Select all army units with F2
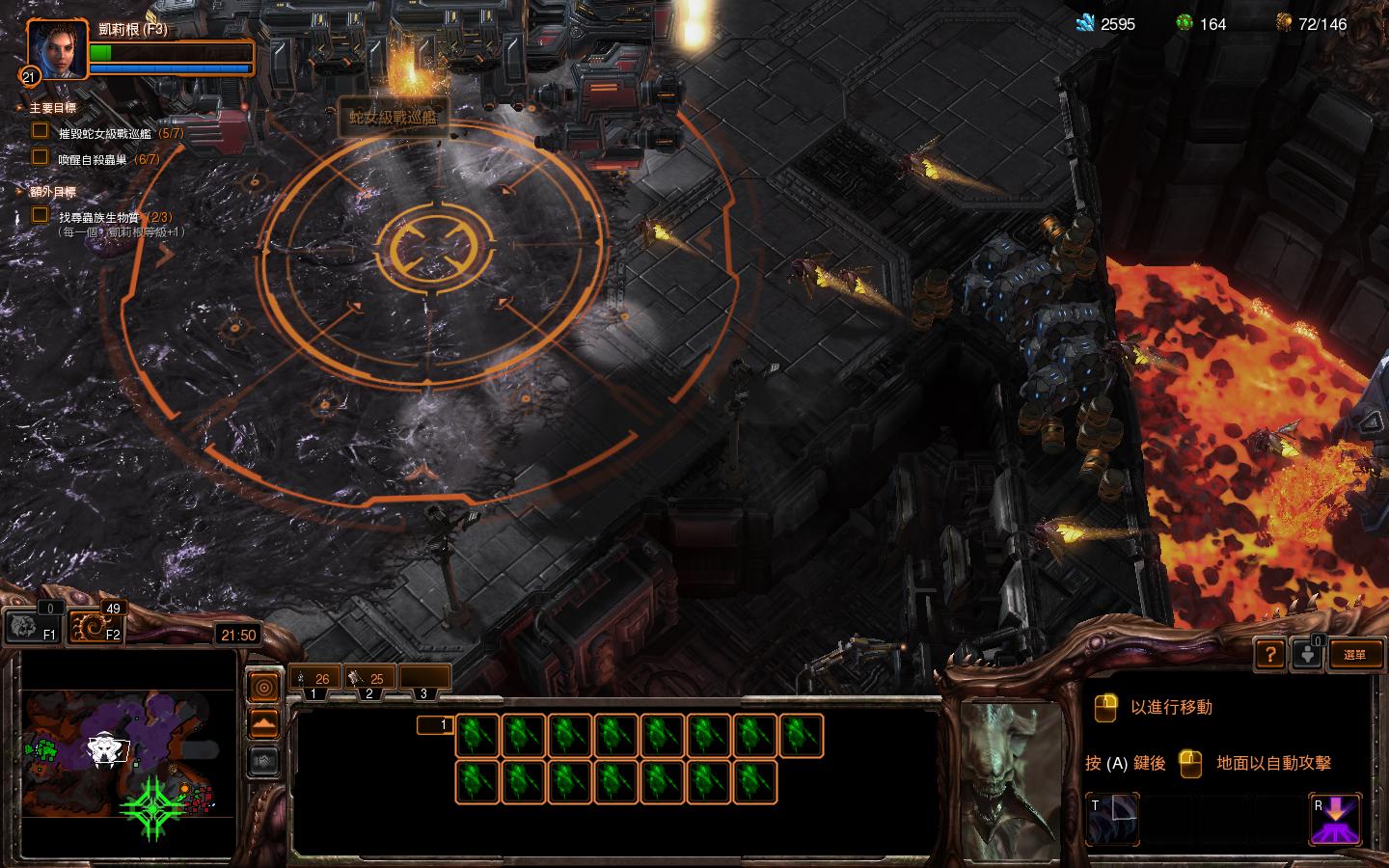 click(96, 626)
